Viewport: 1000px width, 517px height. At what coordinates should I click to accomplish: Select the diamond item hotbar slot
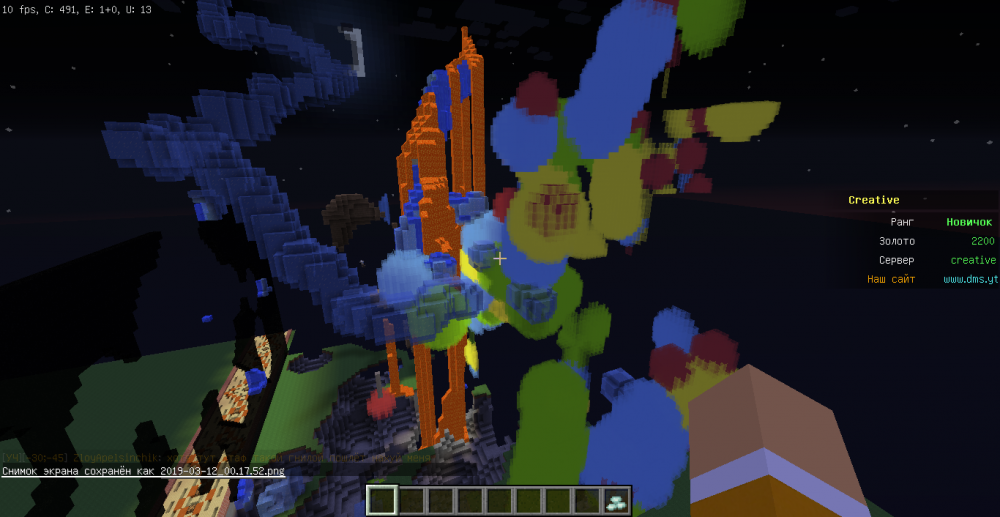(615, 500)
